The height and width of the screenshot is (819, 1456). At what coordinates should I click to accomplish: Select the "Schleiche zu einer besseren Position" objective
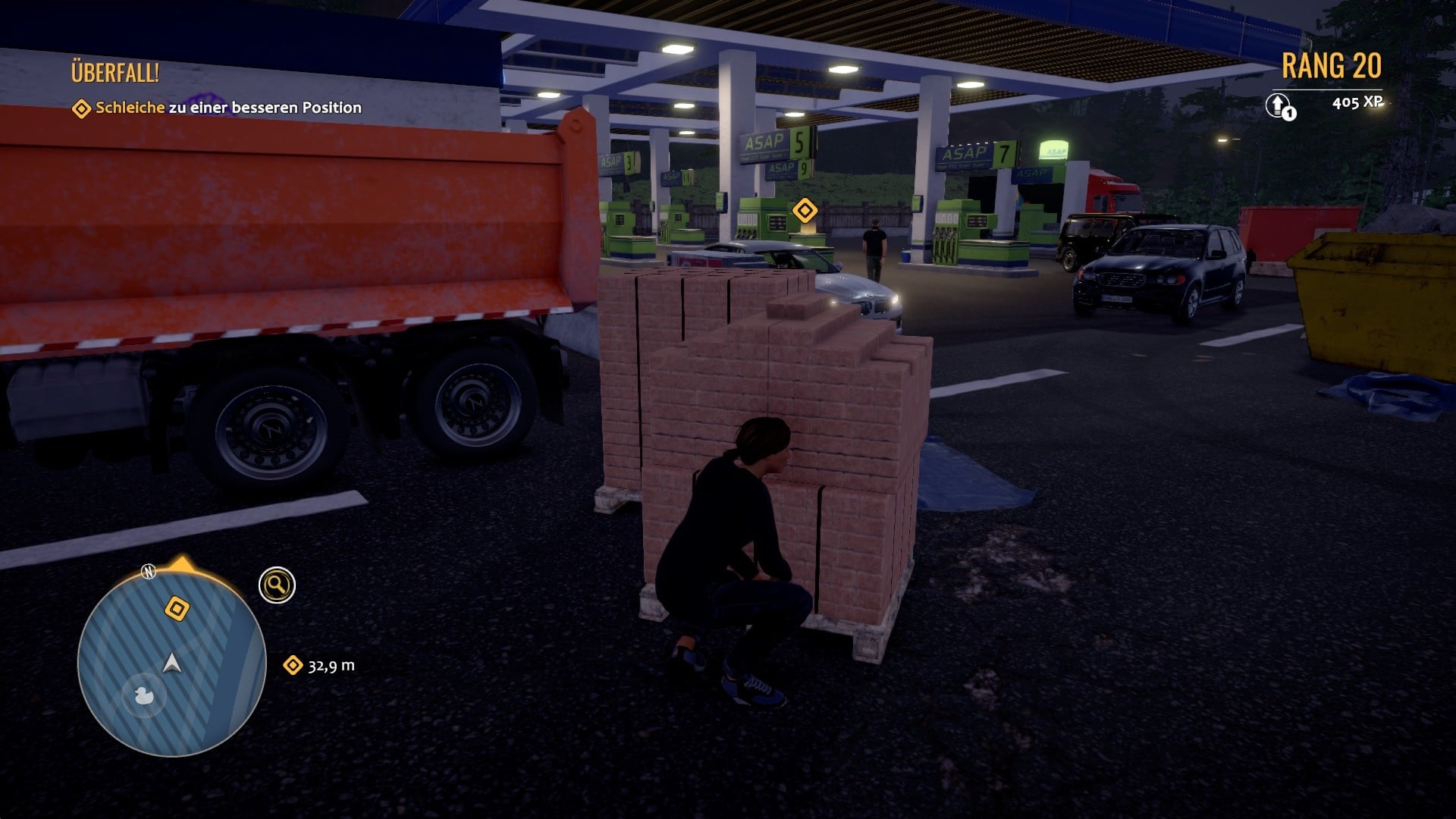[x=227, y=108]
